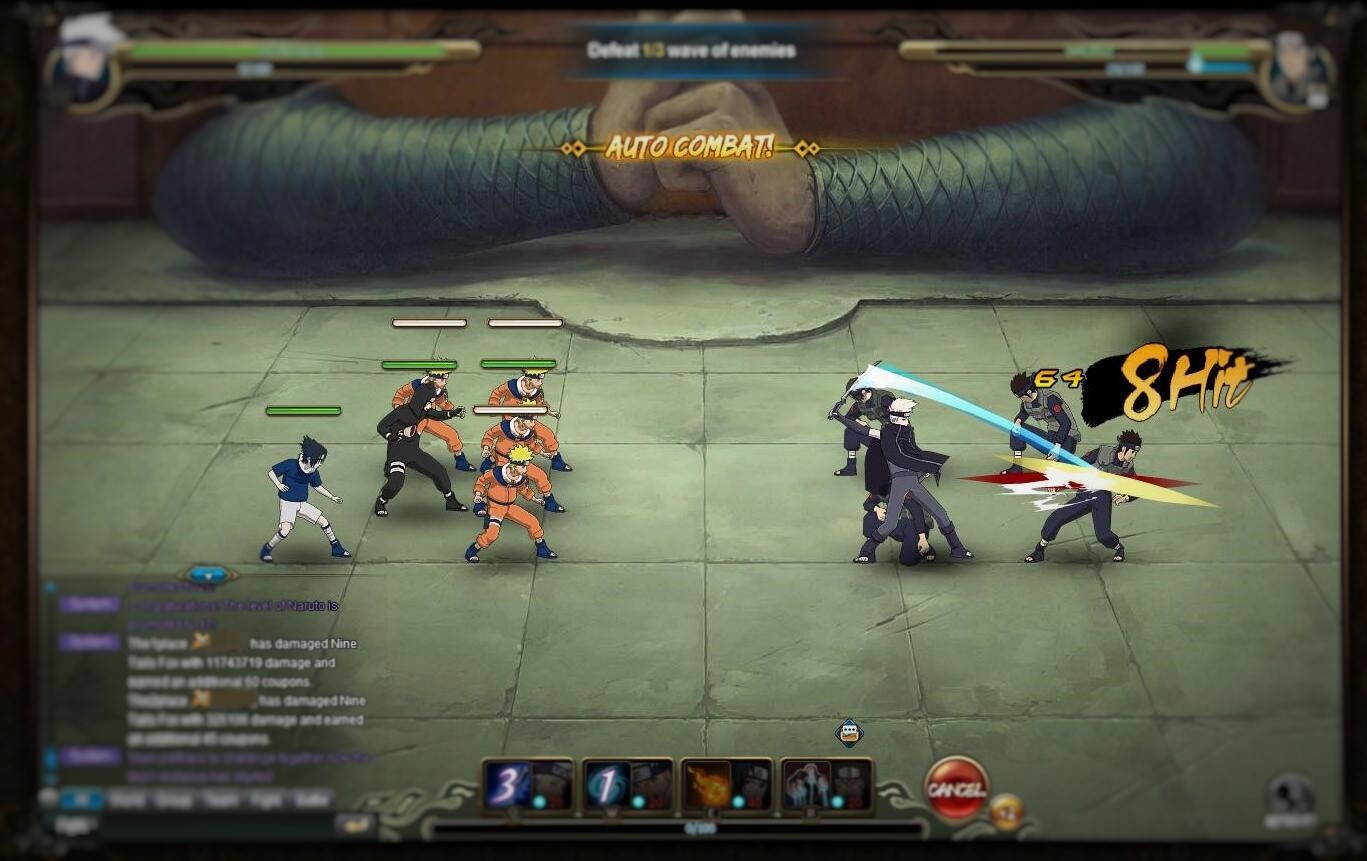
Task: Click the enemy team leader portrait
Action: (1300, 70)
